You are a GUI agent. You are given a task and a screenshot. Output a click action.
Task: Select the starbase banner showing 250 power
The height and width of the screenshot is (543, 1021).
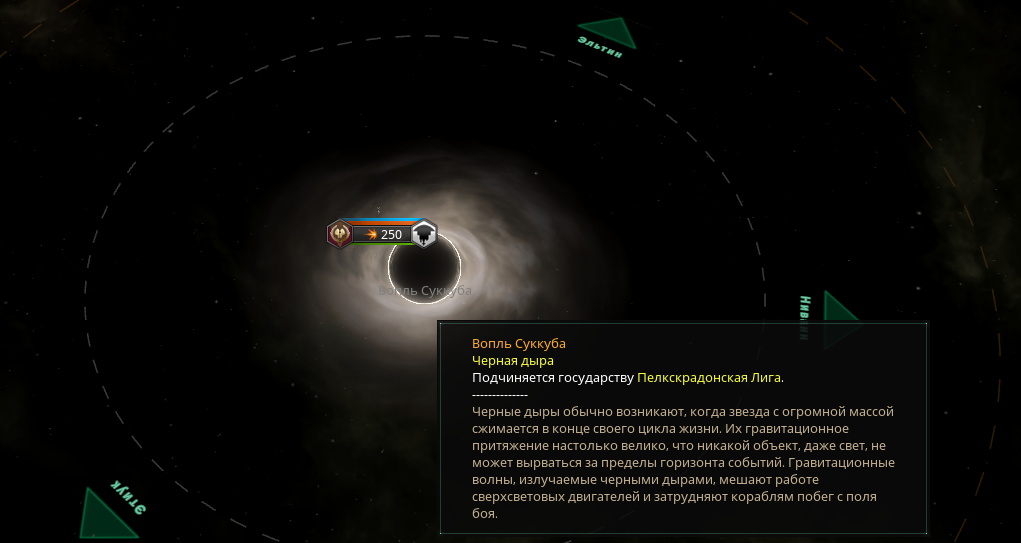pyautogui.click(x=382, y=234)
